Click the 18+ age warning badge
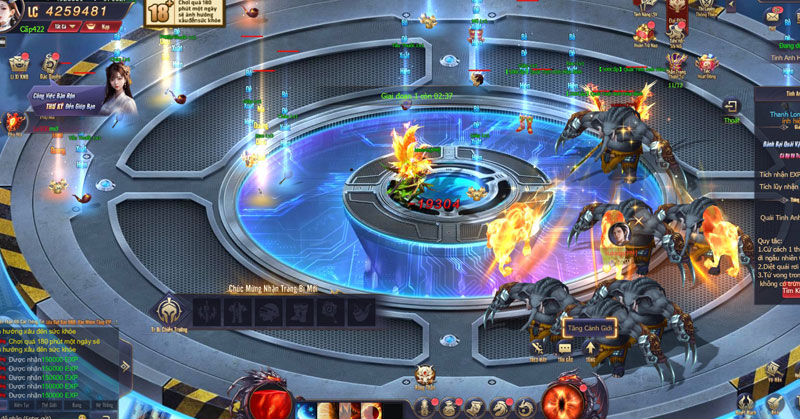800x419 pixels. pyautogui.click(x=160, y=14)
